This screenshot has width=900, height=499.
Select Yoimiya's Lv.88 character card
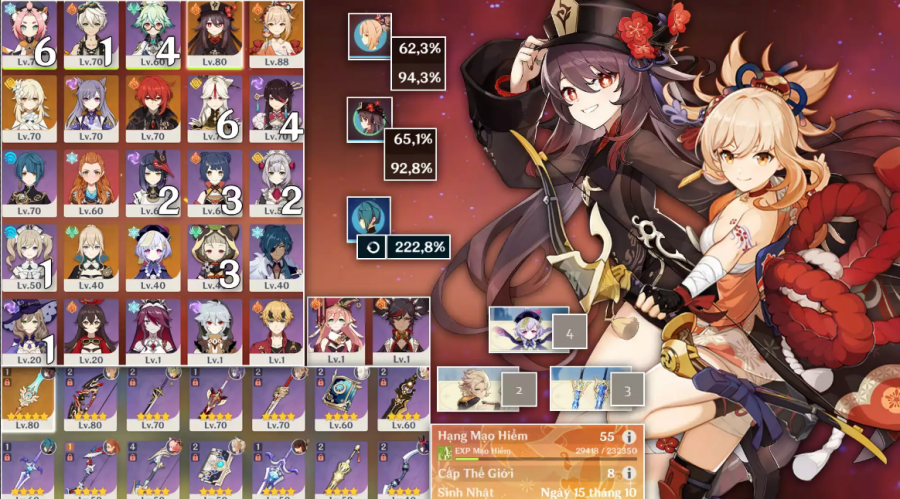click(277, 33)
